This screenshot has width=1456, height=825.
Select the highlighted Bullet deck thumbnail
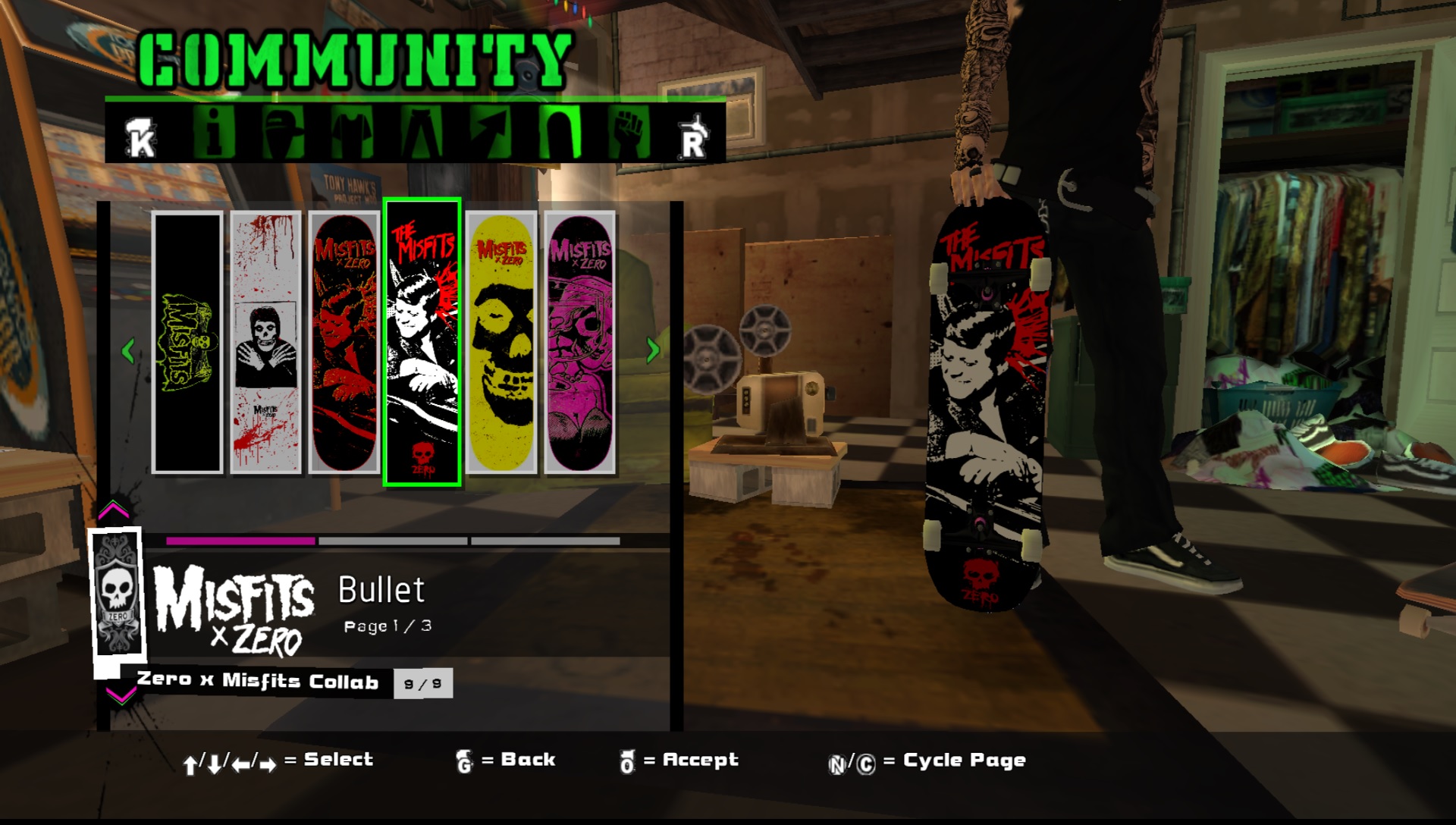[422, 343]
